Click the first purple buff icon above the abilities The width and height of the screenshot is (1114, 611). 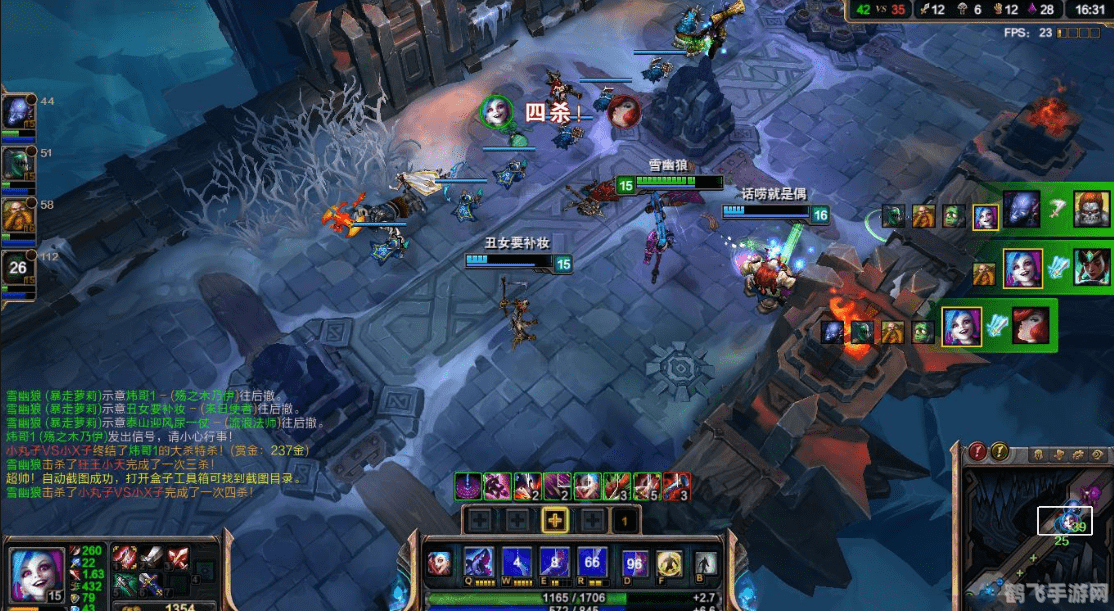466,486
